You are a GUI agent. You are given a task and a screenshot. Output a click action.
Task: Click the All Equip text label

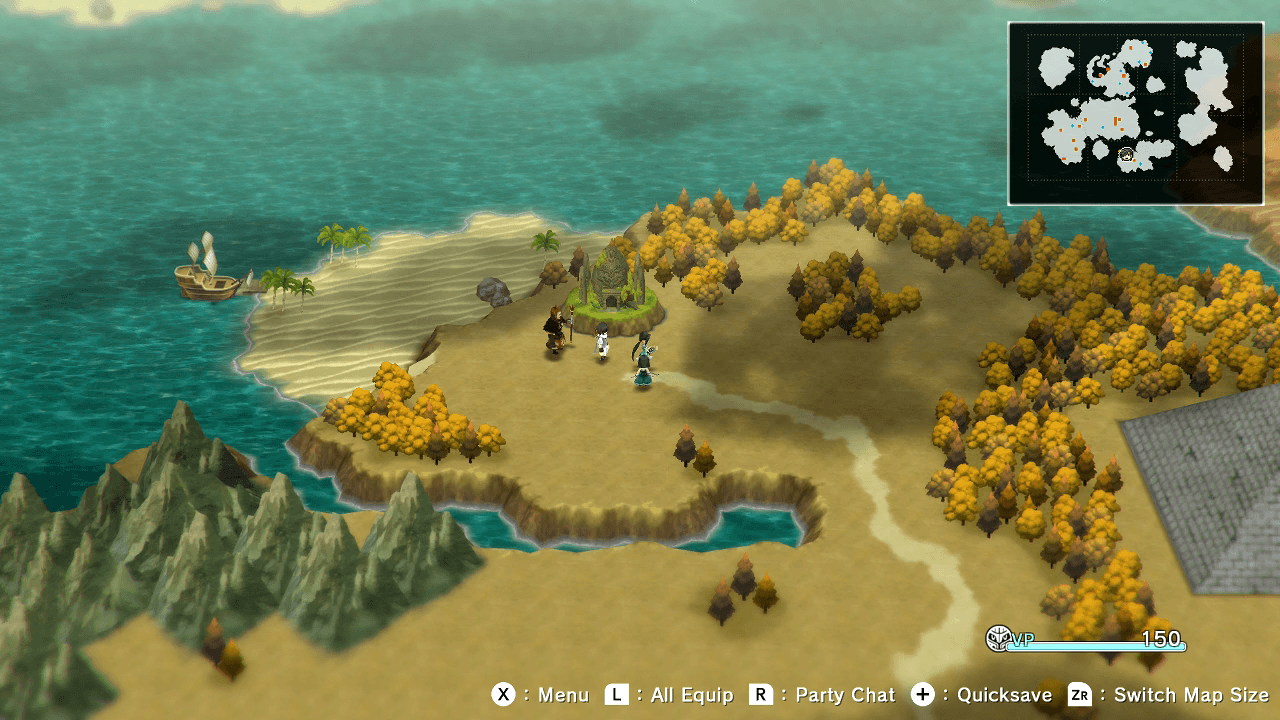point(690,695)
